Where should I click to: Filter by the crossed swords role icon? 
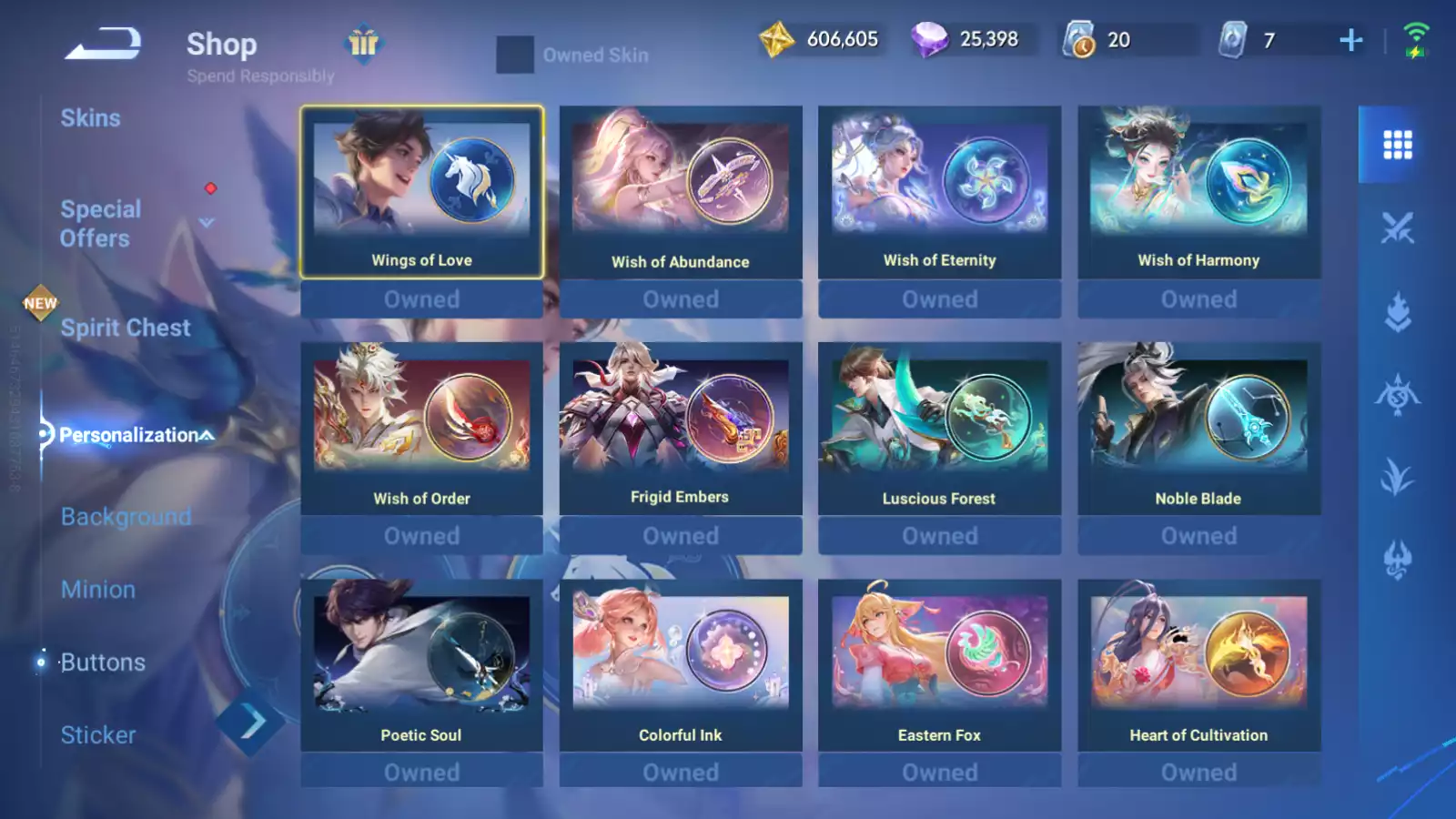coord(1397,228)
